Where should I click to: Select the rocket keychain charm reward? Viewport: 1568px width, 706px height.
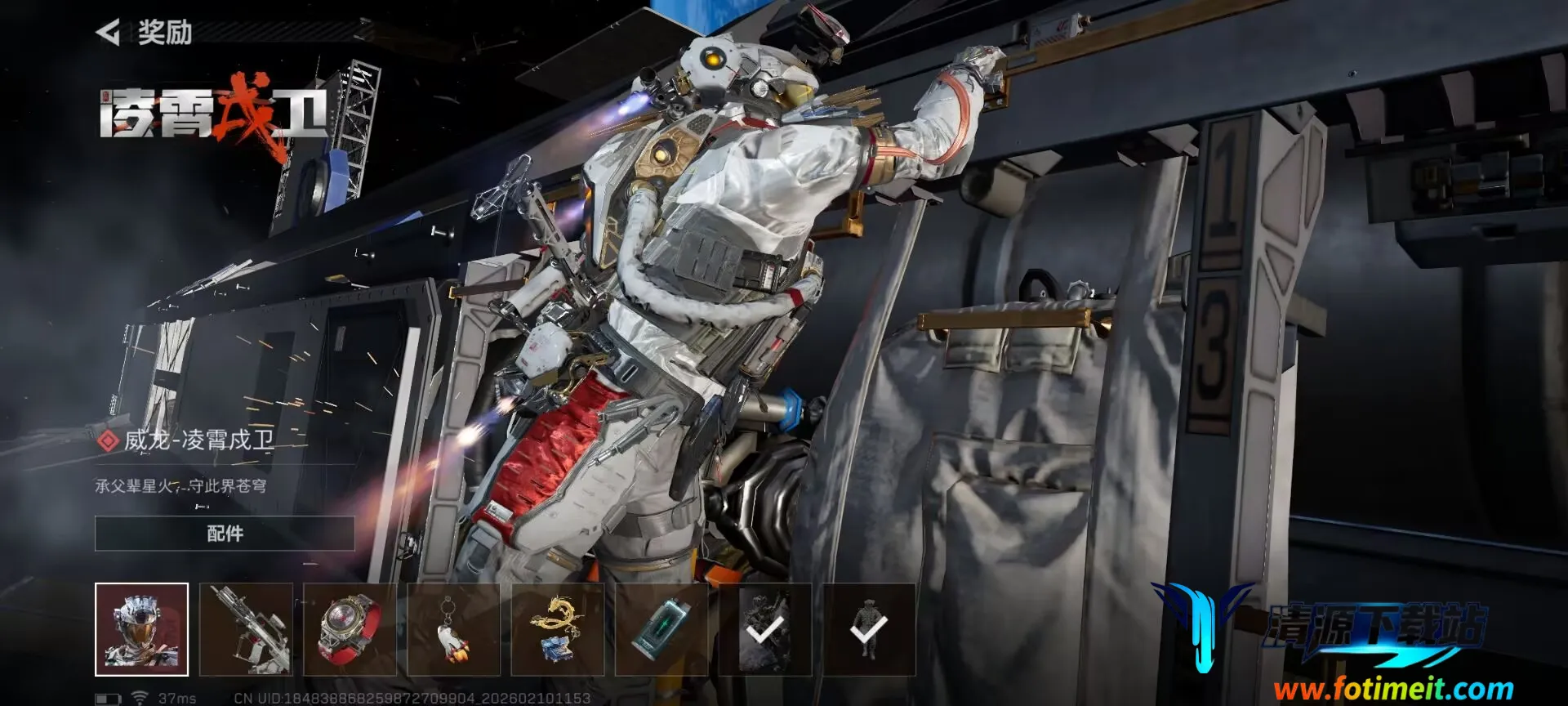point(453,629)
